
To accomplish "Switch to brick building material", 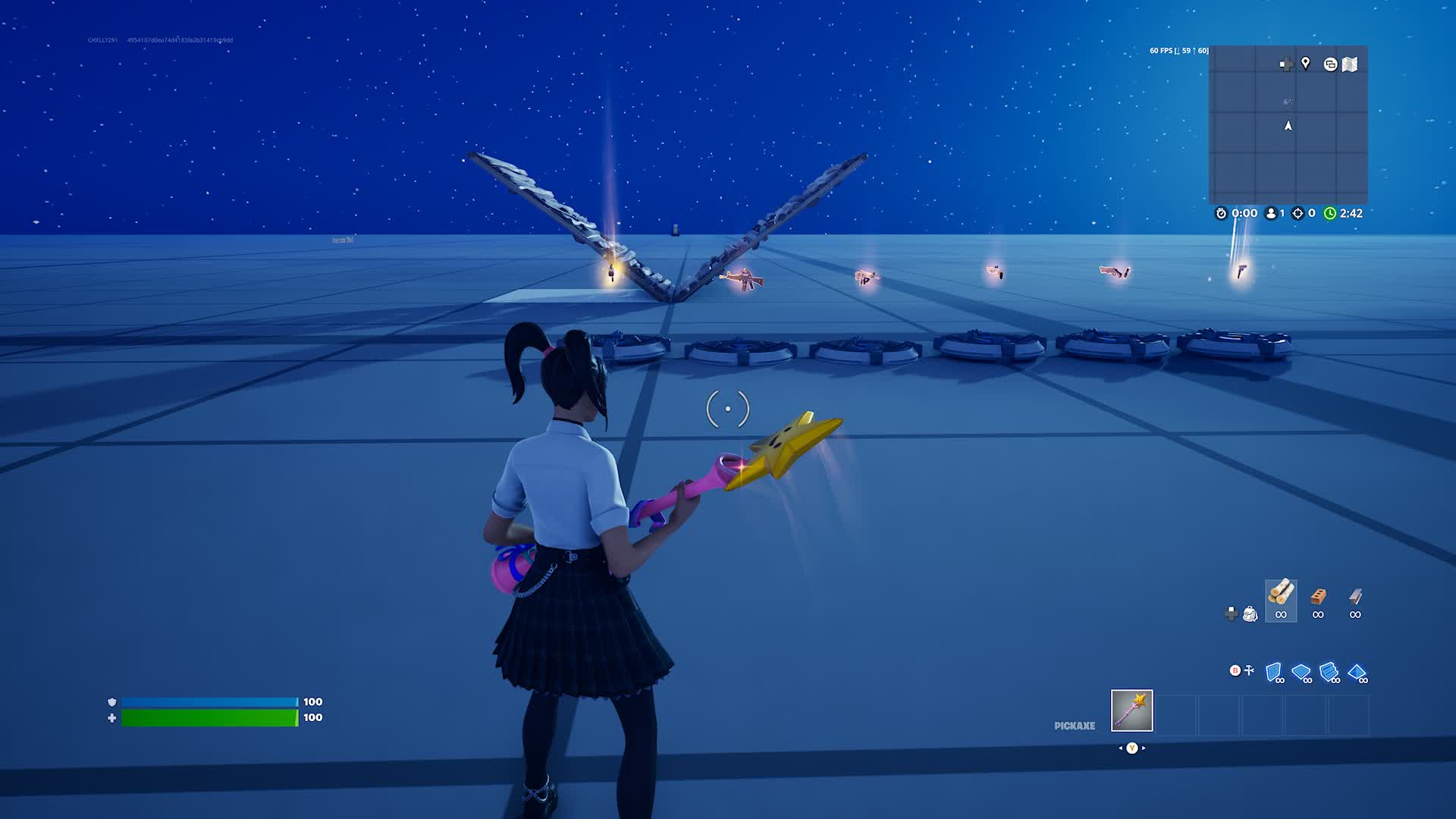I will [1318, 596].
